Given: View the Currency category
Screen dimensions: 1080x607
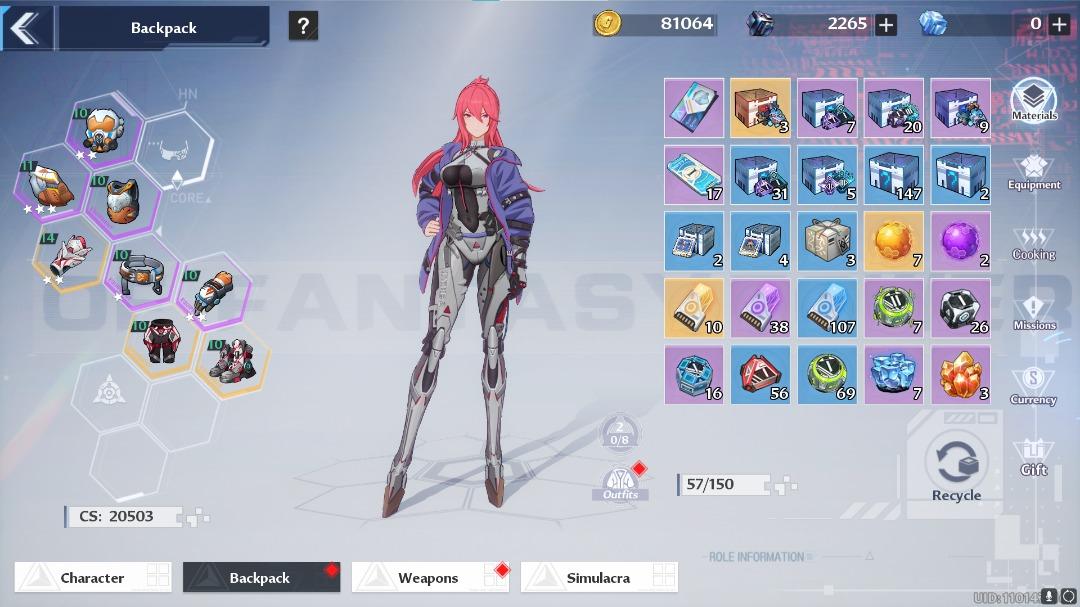Looking at the screenshot, I should (x=1034, y=385).
